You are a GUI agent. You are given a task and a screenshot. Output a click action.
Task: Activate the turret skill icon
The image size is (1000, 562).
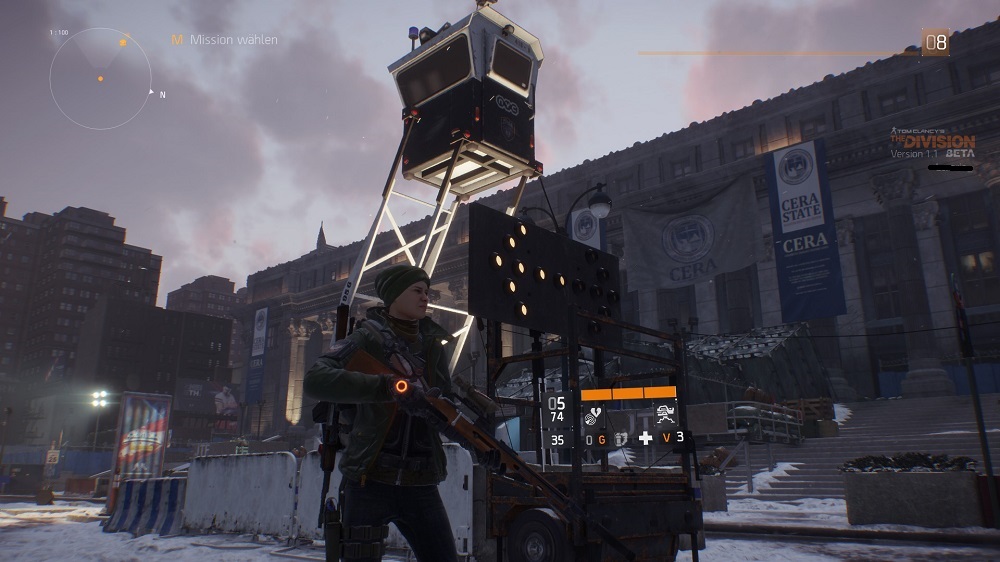(665, 415)
